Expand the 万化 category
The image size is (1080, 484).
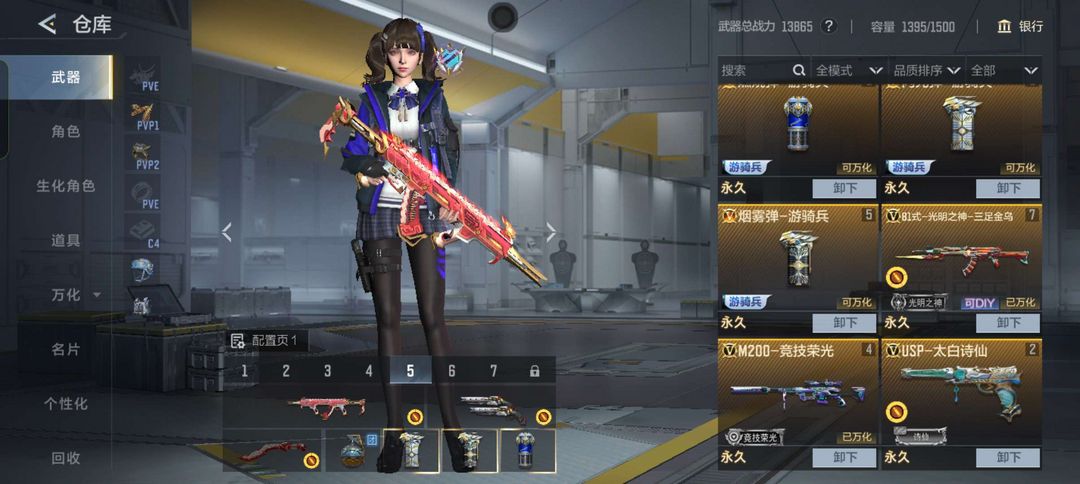coord(74,295)
